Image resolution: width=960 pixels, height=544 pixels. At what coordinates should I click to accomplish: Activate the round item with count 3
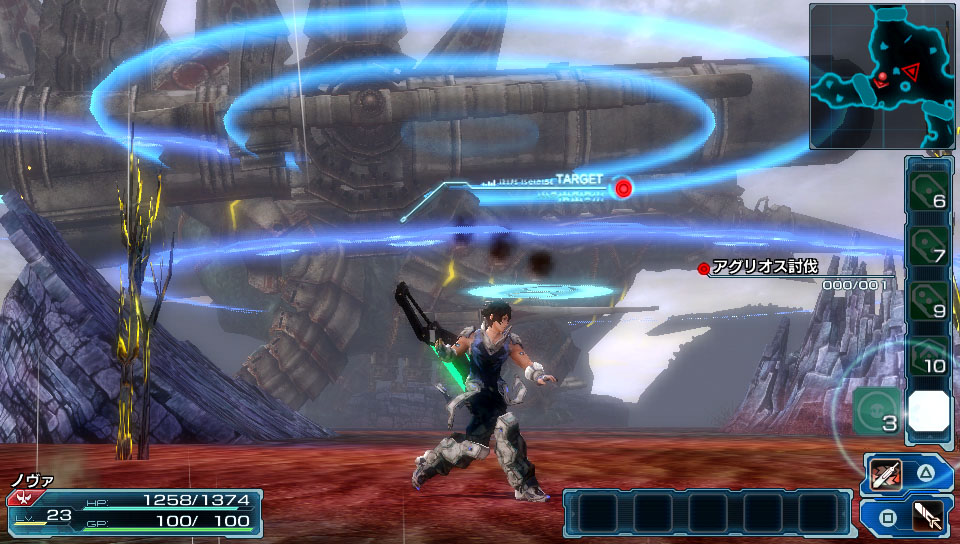tap(875, 411)
